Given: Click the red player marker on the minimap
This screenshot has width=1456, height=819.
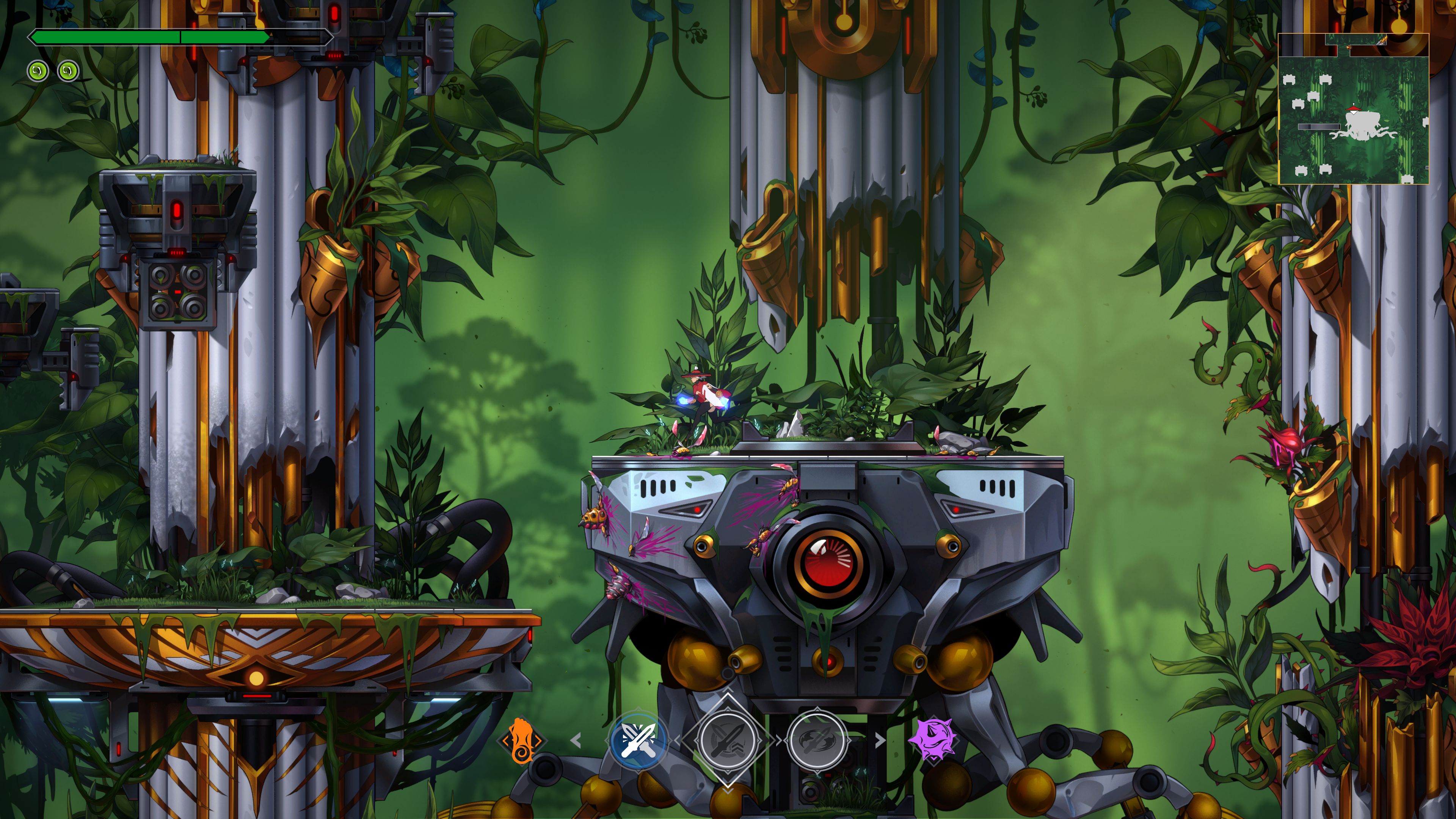Looking at the screenshot, I should click(1354, 108).
